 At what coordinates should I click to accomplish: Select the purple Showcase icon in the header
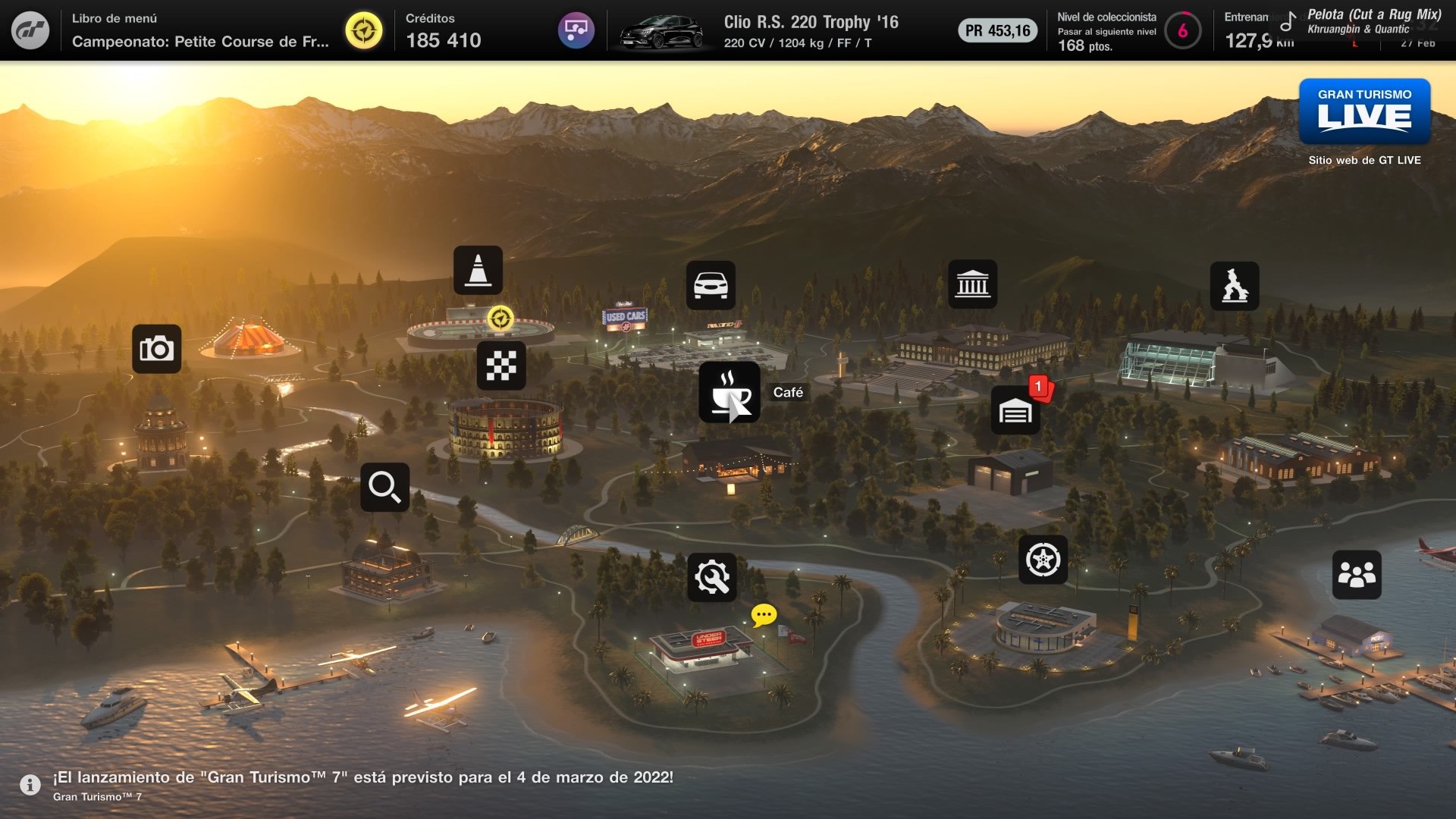pyautogui.click(x=577, y=29)
